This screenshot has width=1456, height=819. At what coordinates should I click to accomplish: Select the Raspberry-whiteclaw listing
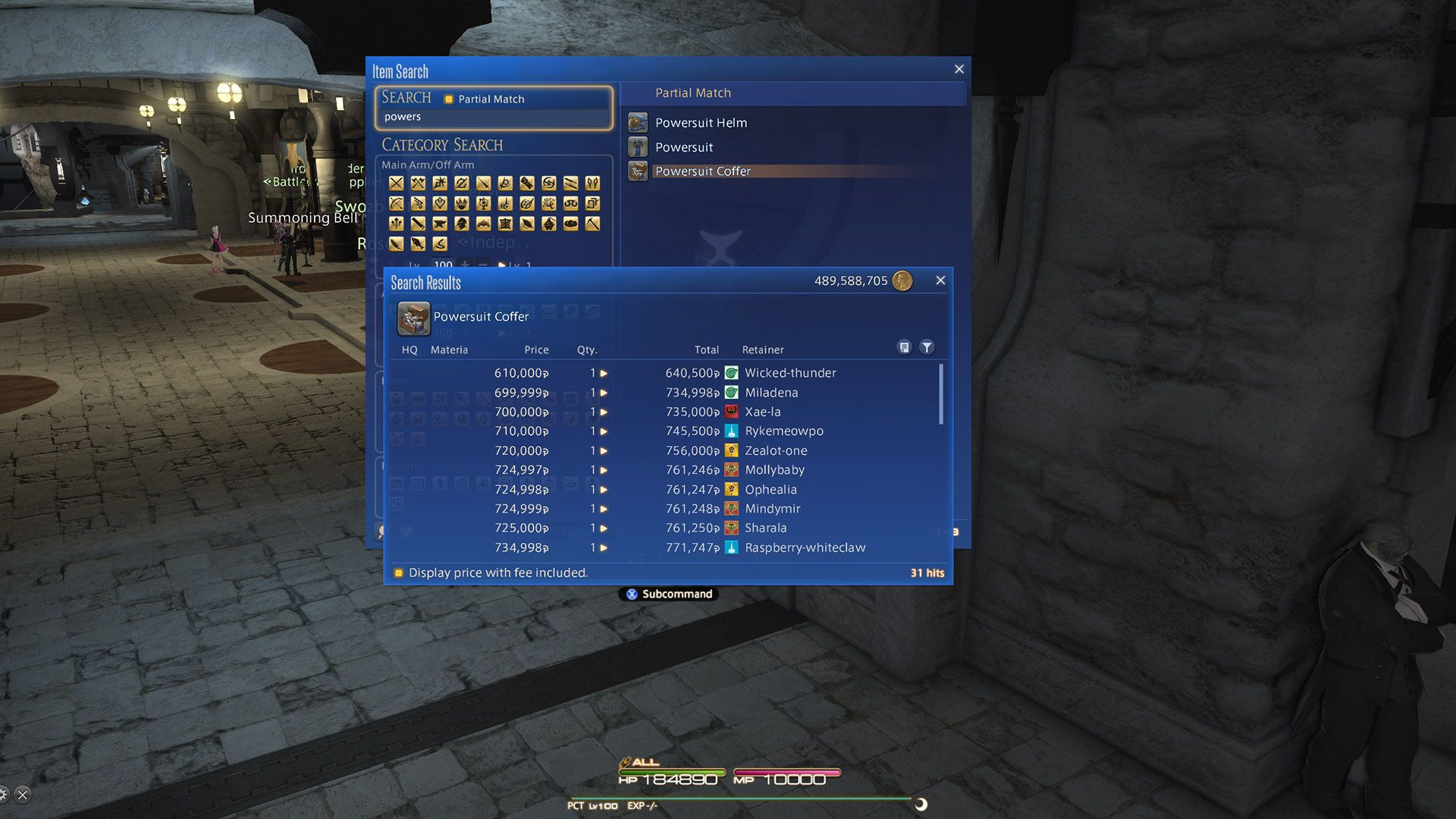tap(667, 548)
